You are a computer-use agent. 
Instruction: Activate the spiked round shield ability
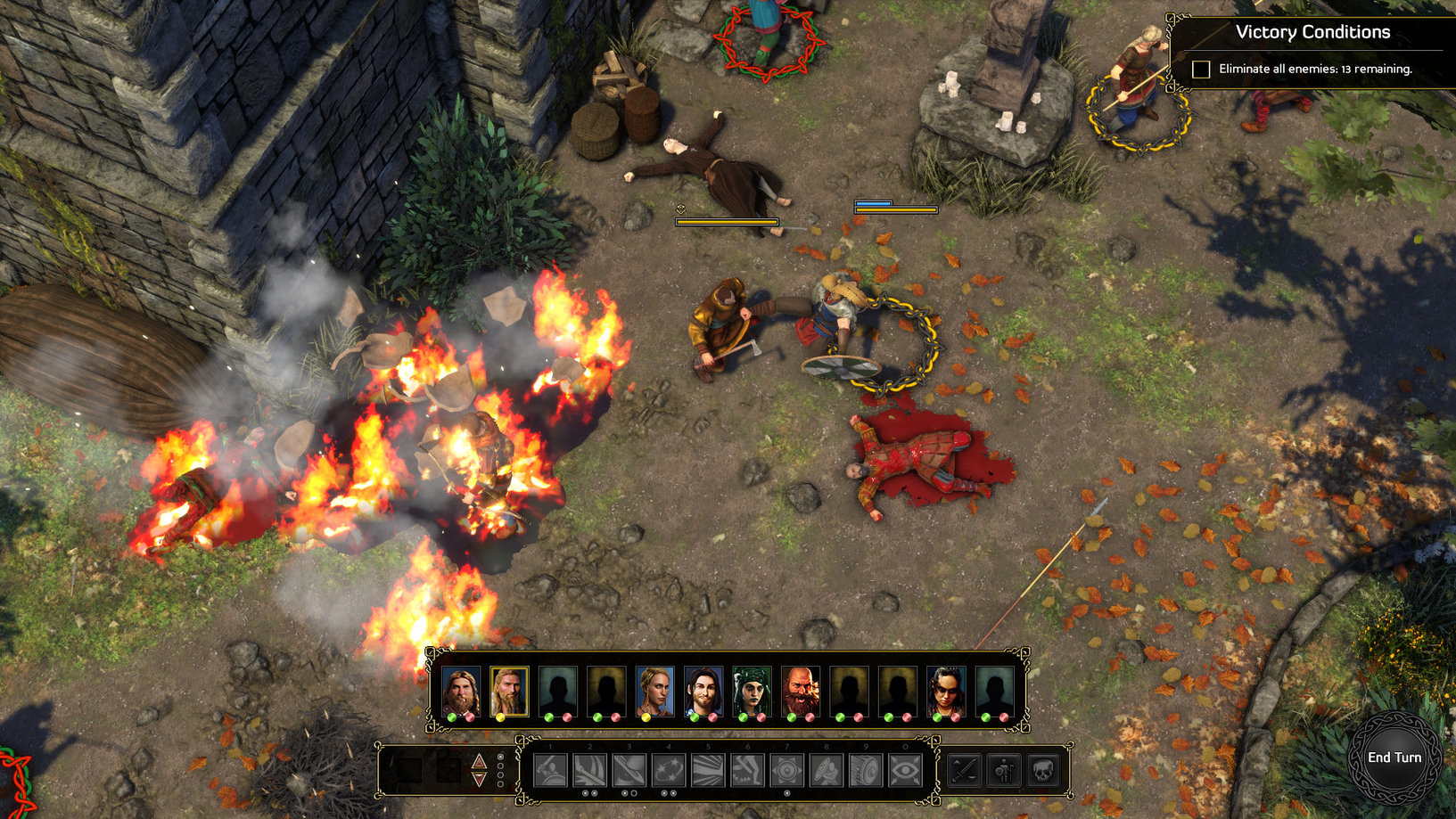[x=786, y=771]
